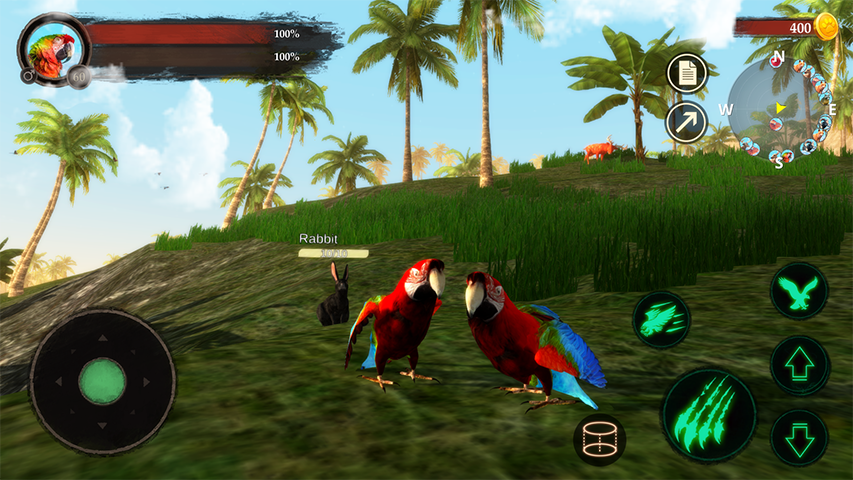
Task: Open the circular compass minimap
Action: pyautogui.click(x=779, y=108)
